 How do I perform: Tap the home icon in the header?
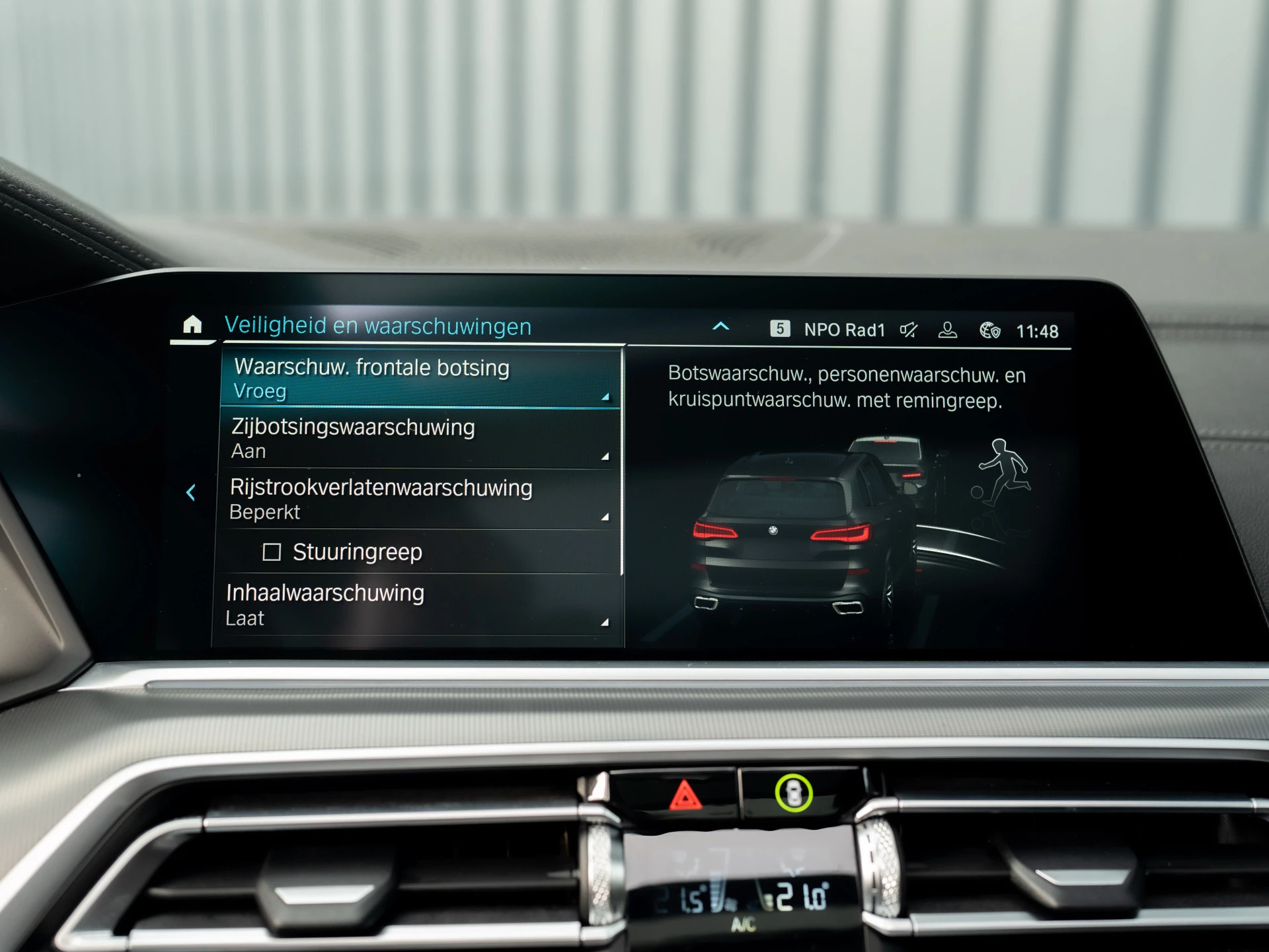(x=192, y=325)
